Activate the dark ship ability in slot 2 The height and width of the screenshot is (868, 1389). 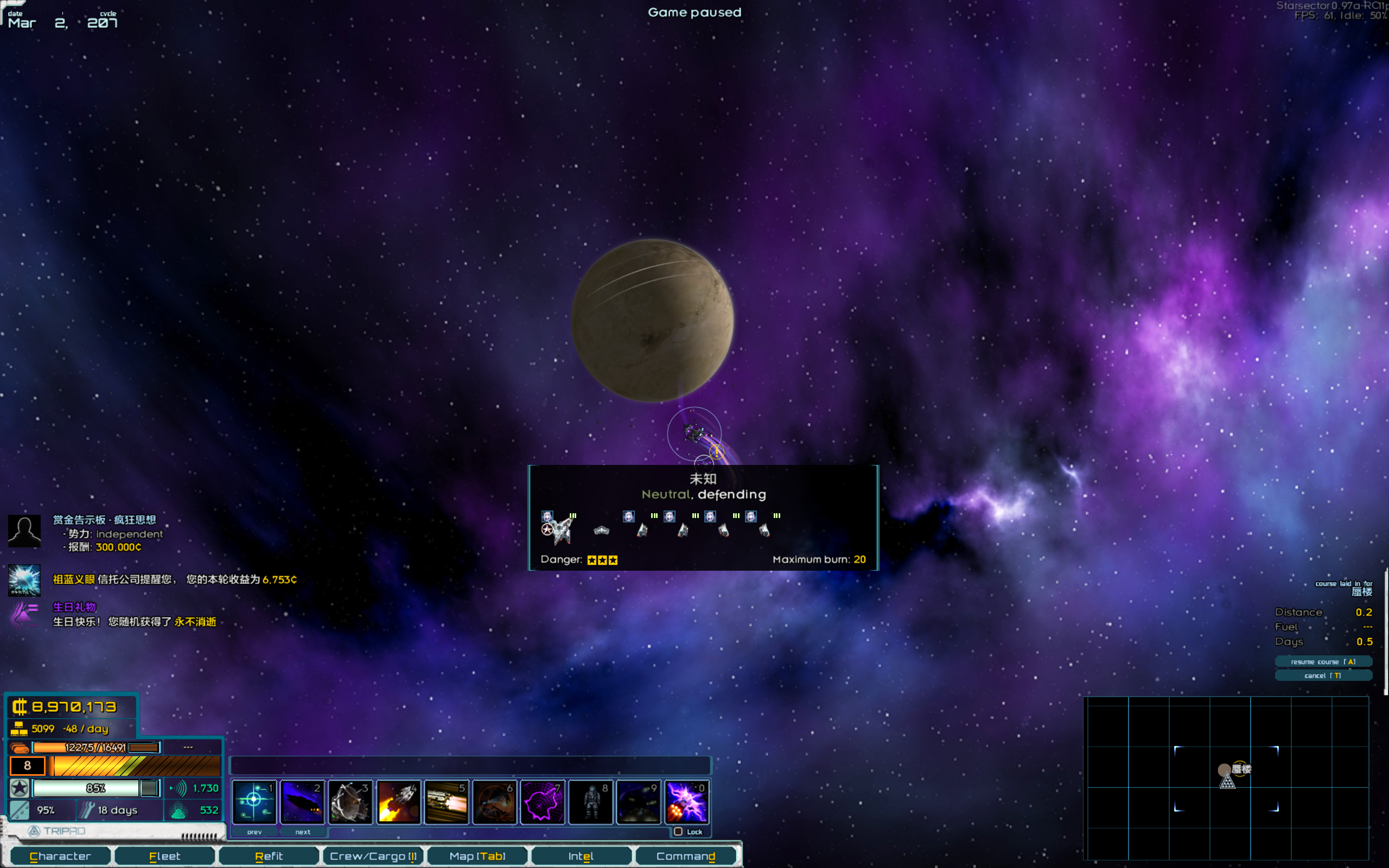302,801
